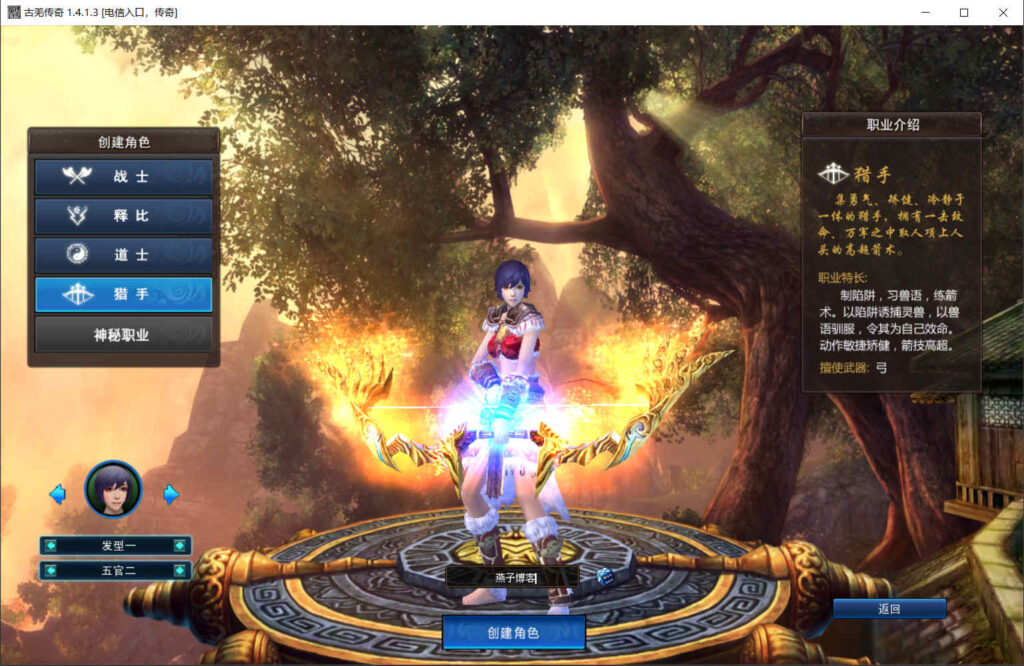Image resolution: width=1024 pixels, height=666 pixels.
Task: Close the game window
Action: pyautogui.click(x=1001, y=12)
